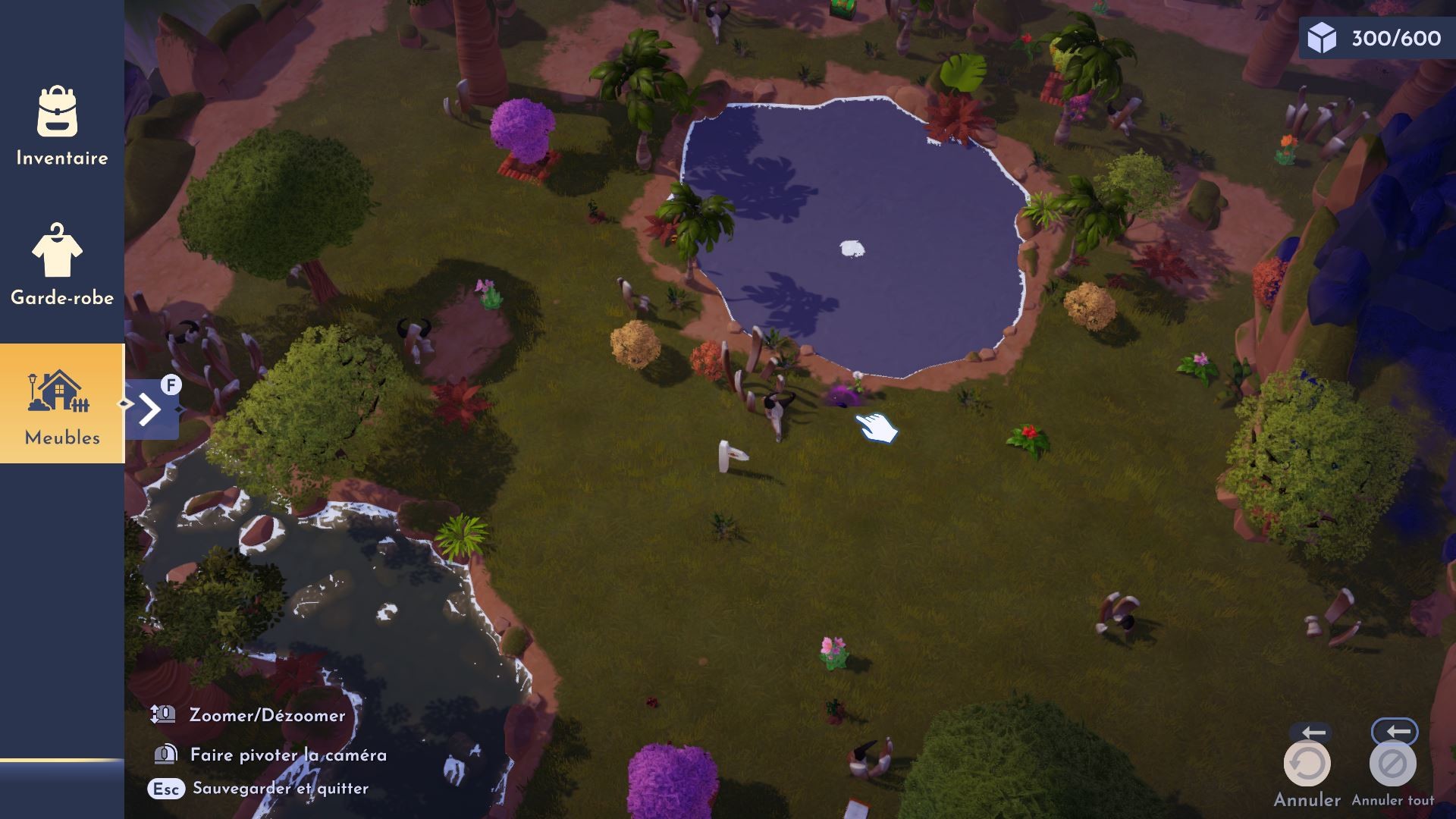Click the Annuler tout button
This screenshot has height=819, width=1456.
[1392, 764]
